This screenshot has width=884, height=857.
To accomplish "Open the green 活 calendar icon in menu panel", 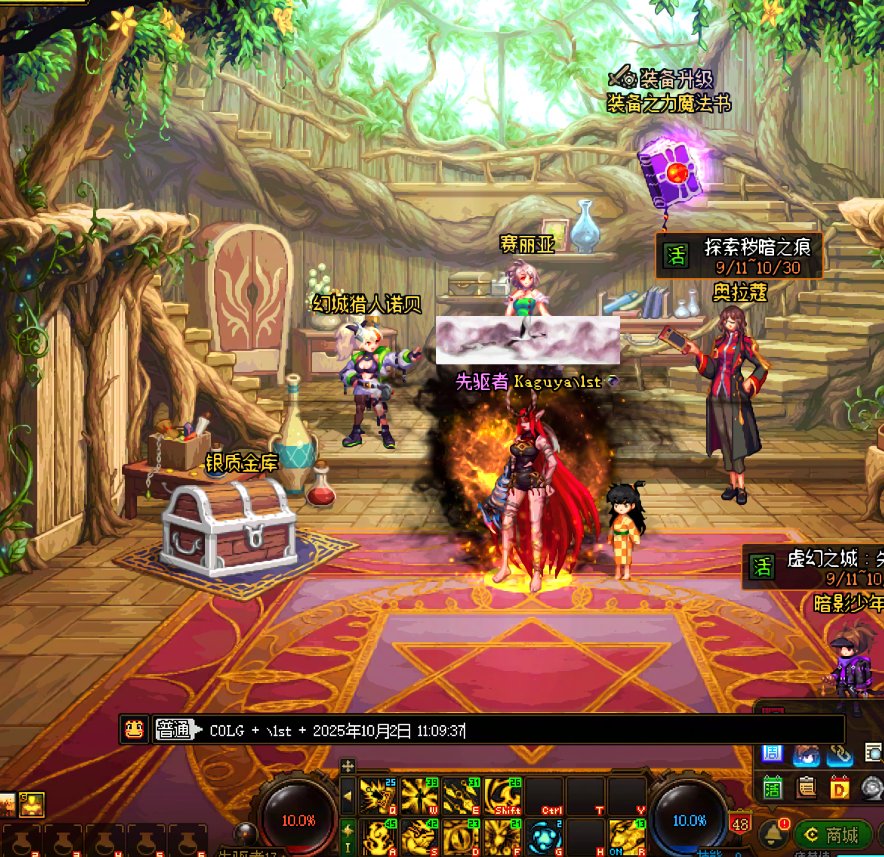I will (772, 786).
